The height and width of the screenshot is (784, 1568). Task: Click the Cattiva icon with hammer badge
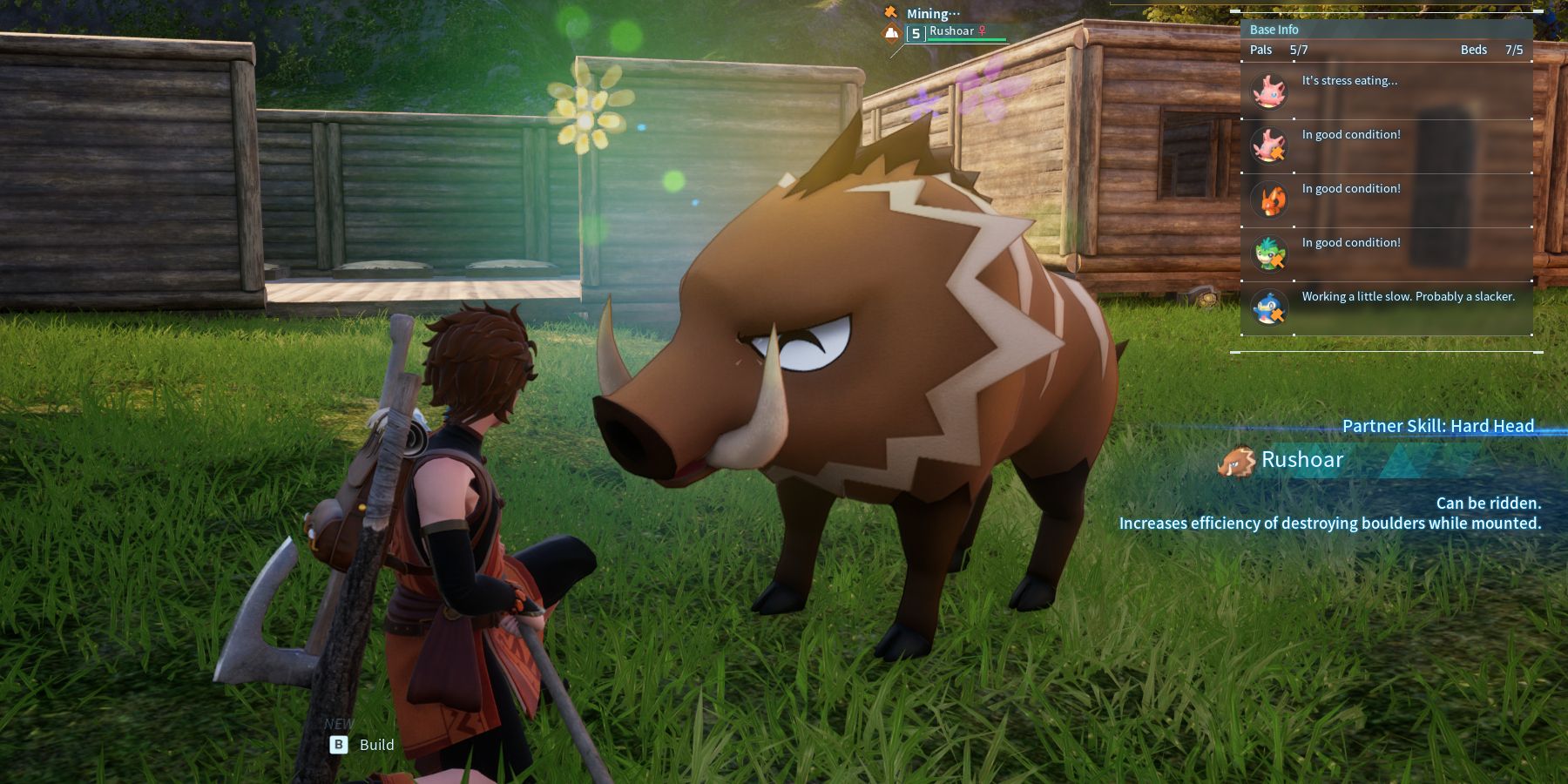[1269, 145]
